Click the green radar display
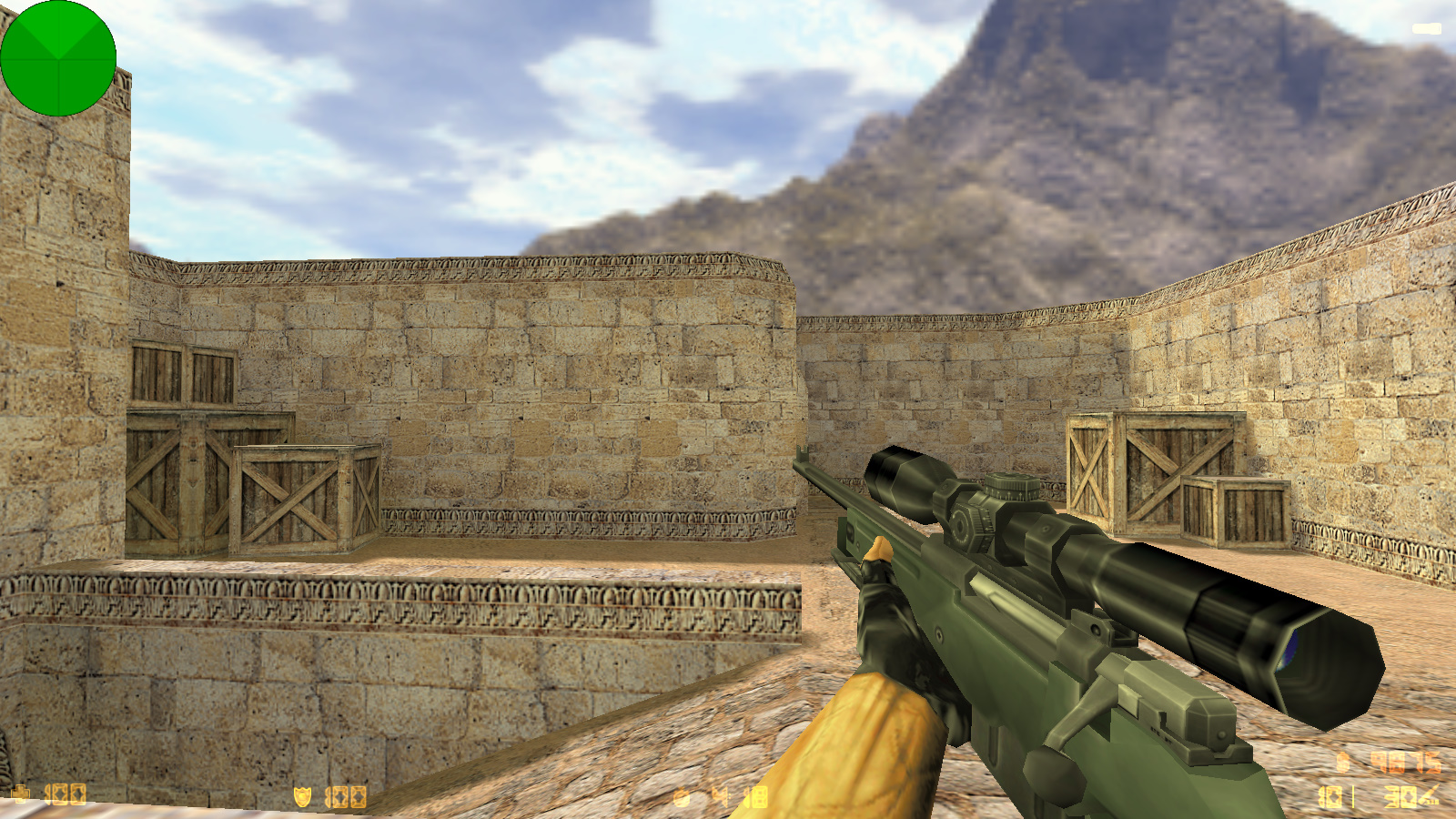The width and height of the screenshot is (1456, 819). [59, 59]
